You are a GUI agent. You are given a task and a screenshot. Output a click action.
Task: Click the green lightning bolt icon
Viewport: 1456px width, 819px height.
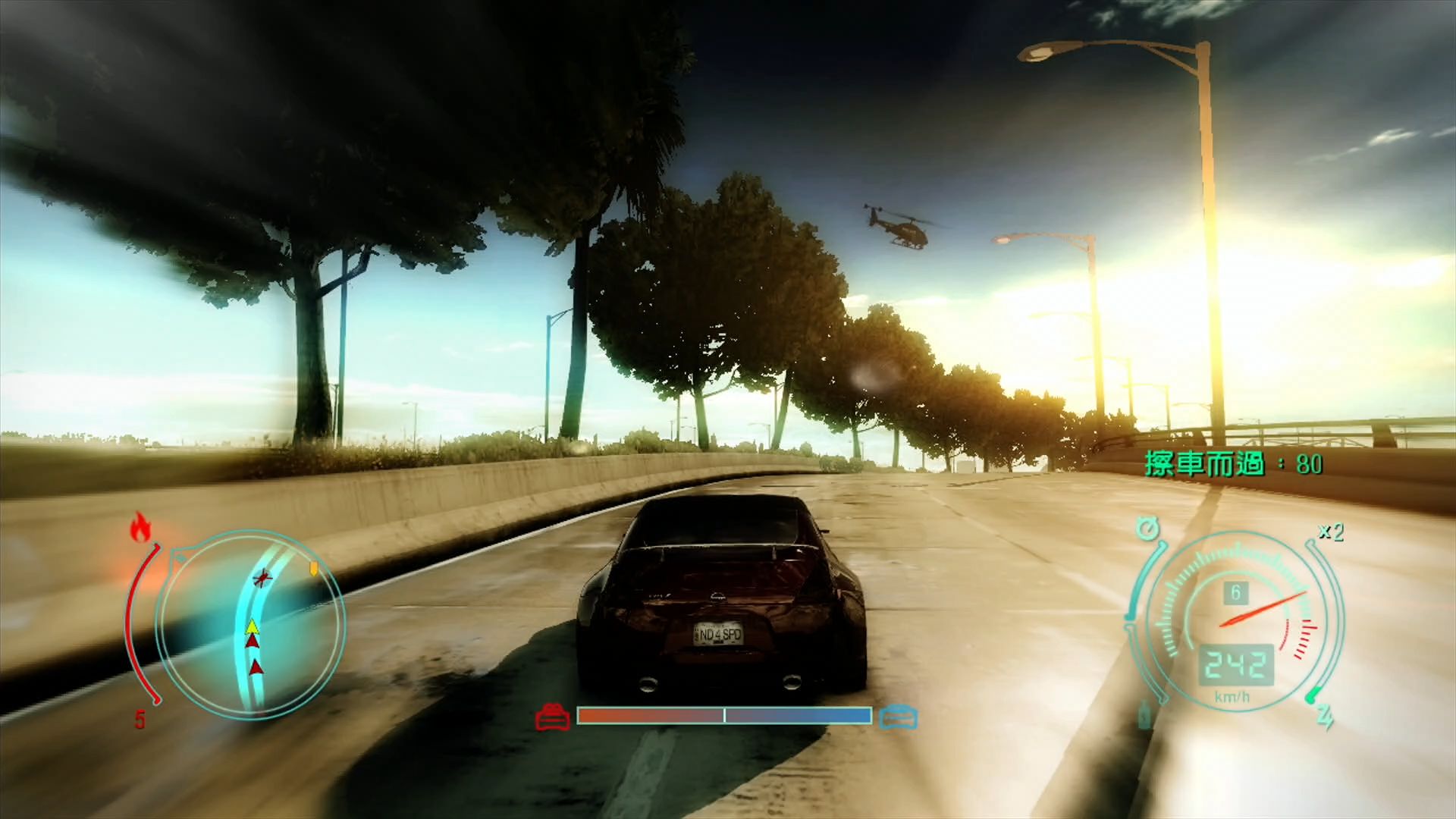pyautogui.click(x=1325, y=715)
